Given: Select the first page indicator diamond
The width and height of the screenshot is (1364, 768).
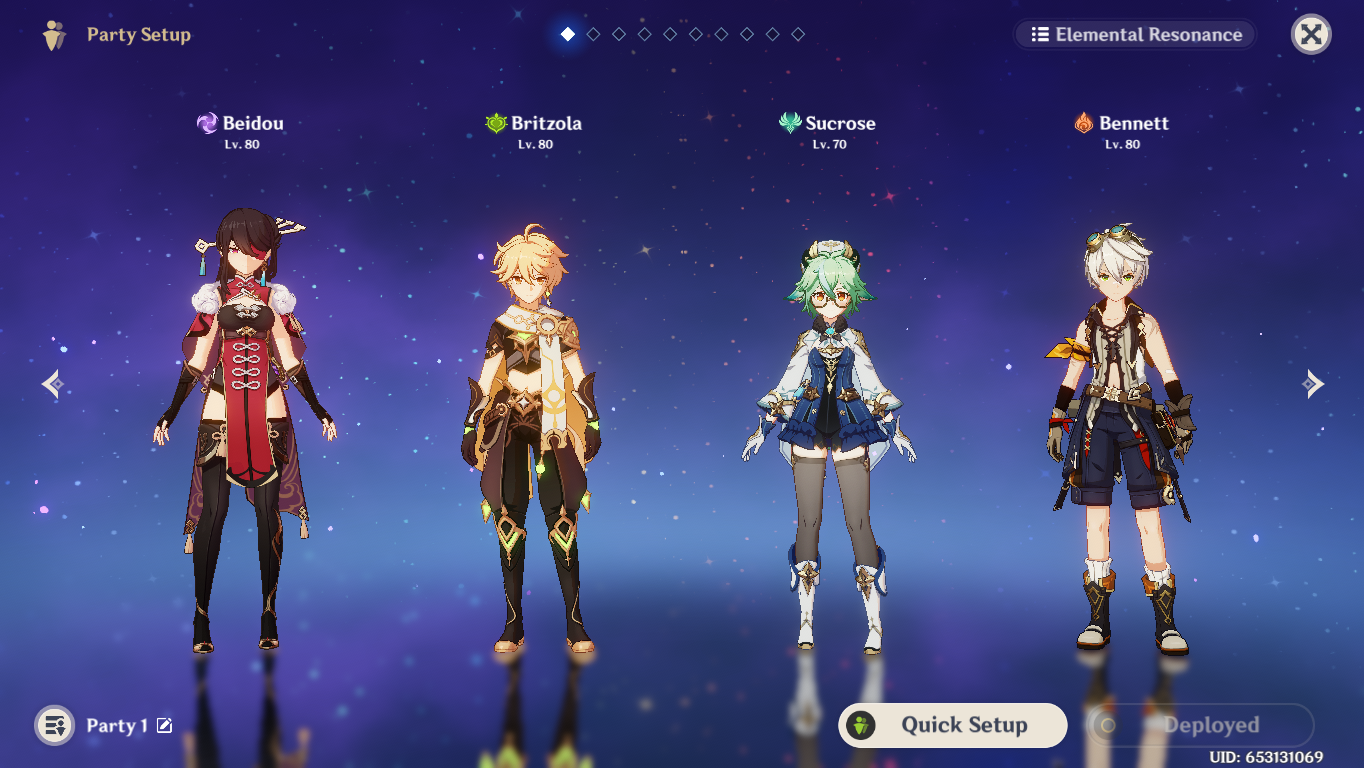Looking at the screenshot, I should (567, 33).
